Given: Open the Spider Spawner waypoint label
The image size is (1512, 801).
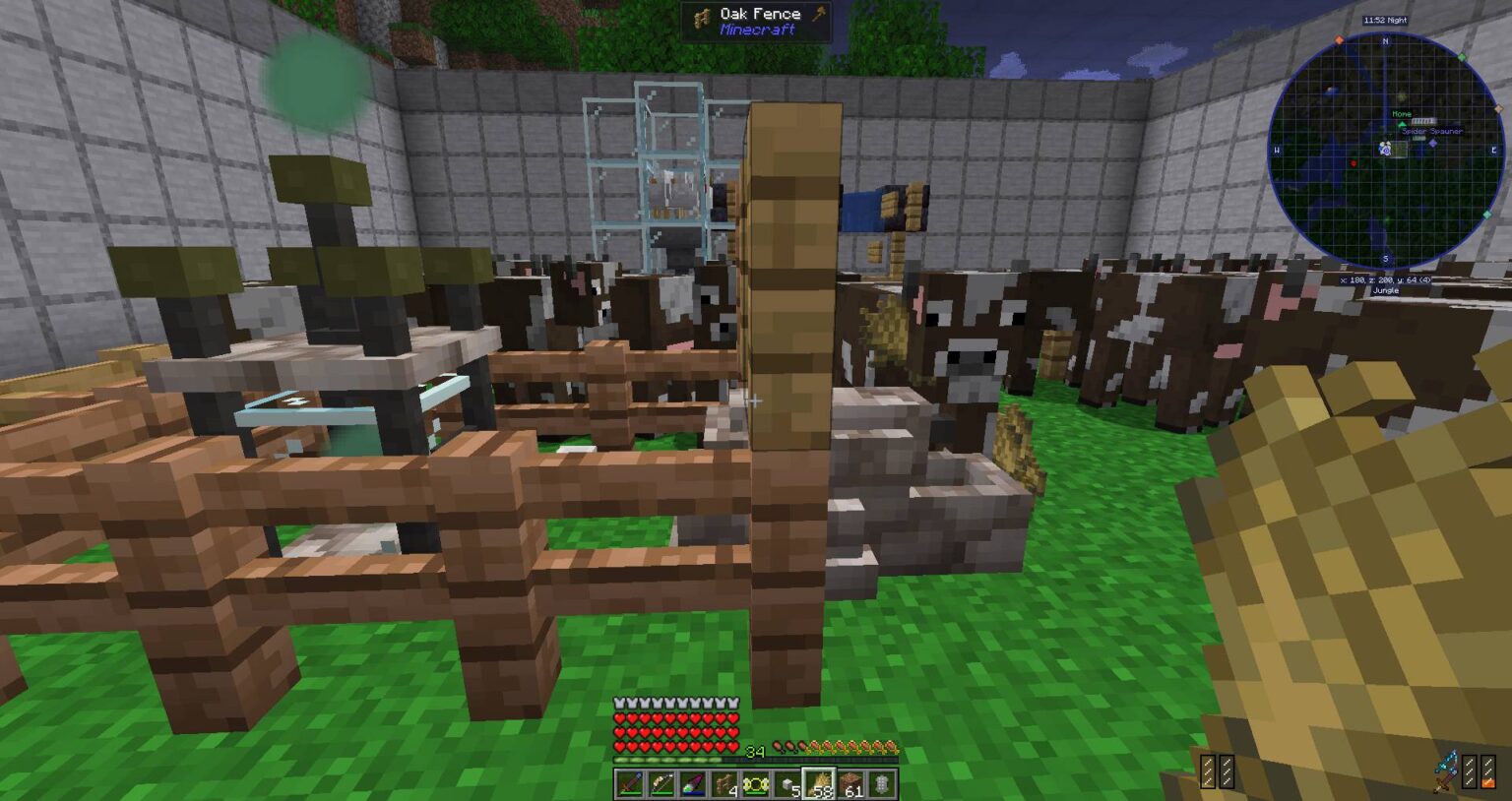Looking at the screenshot, I should pyautogui.click(x=1431, y=133).
